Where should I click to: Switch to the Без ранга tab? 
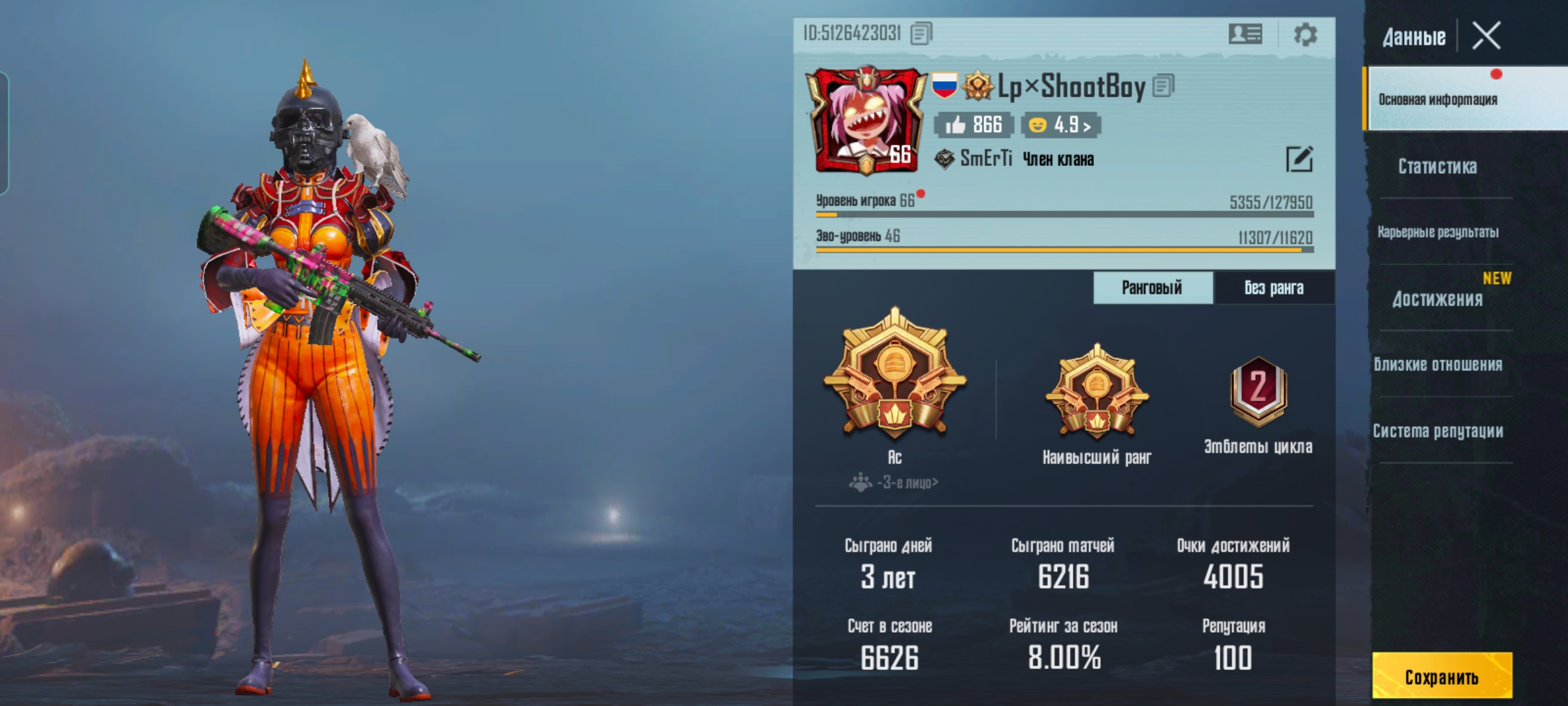(1273, 288)
